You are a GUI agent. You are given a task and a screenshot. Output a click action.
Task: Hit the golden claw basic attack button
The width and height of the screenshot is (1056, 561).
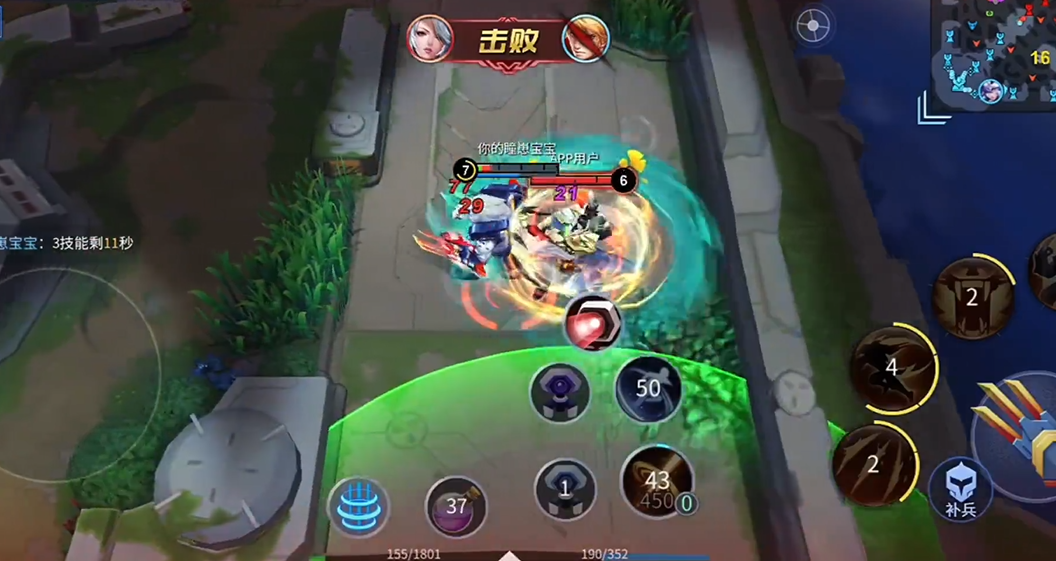coord(1020,440)
